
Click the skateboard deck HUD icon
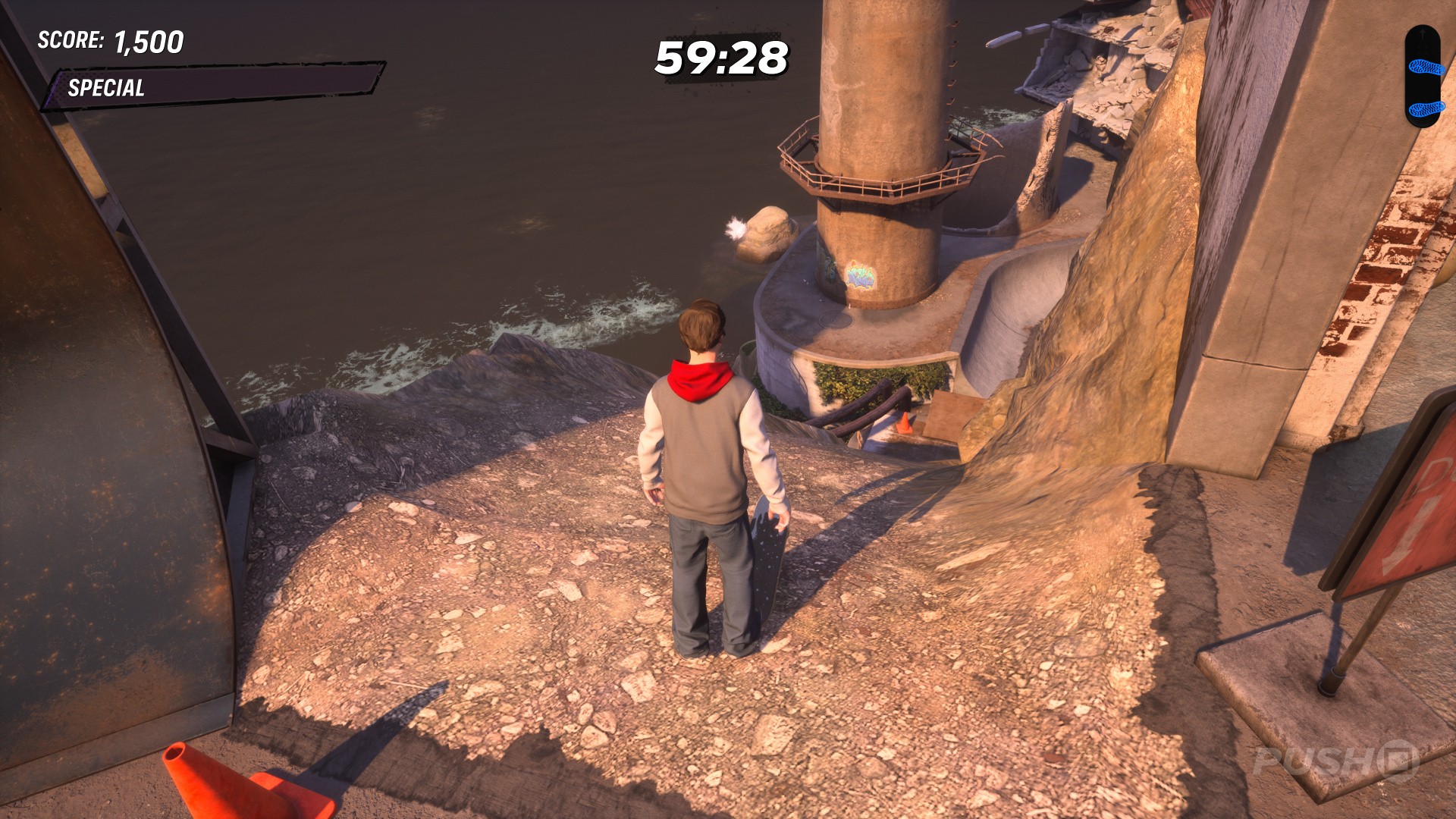pyautogui.click(x=1423, y=77)
